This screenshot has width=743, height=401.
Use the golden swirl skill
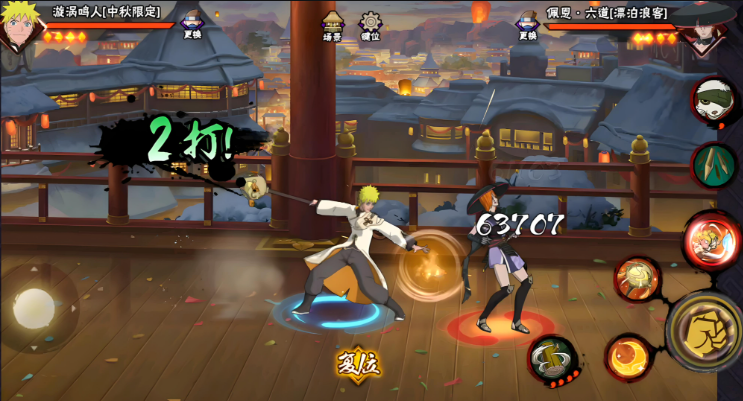click(x=637, y=279)
